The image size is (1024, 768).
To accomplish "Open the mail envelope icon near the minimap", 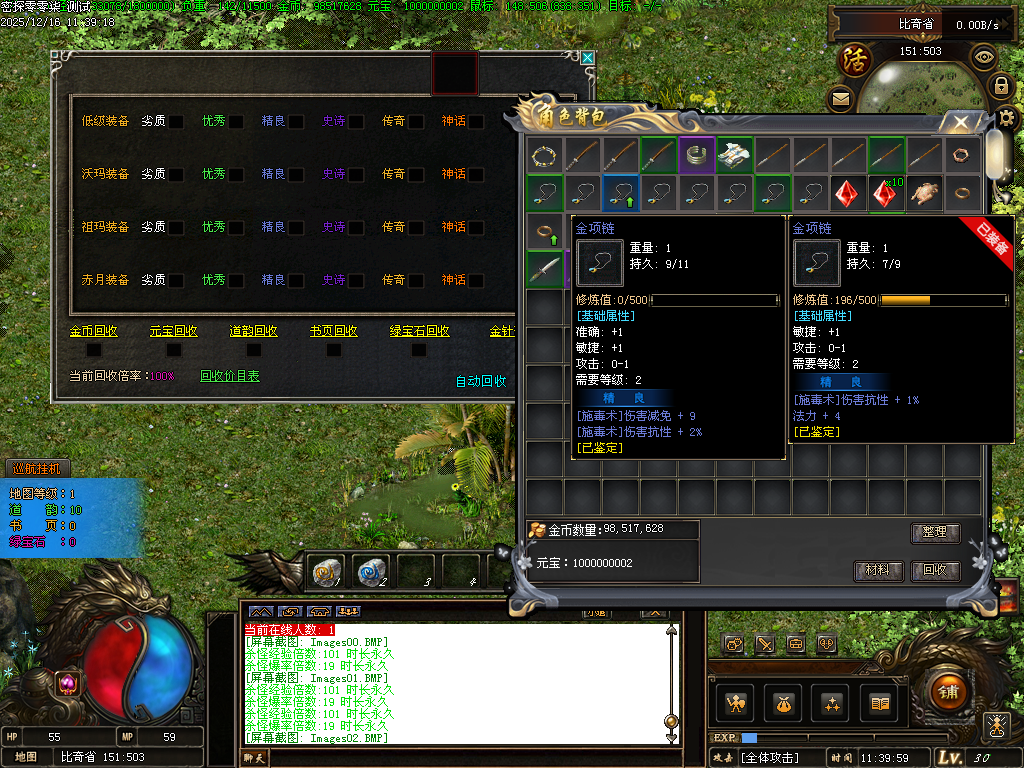I will [x=840, y=99].
